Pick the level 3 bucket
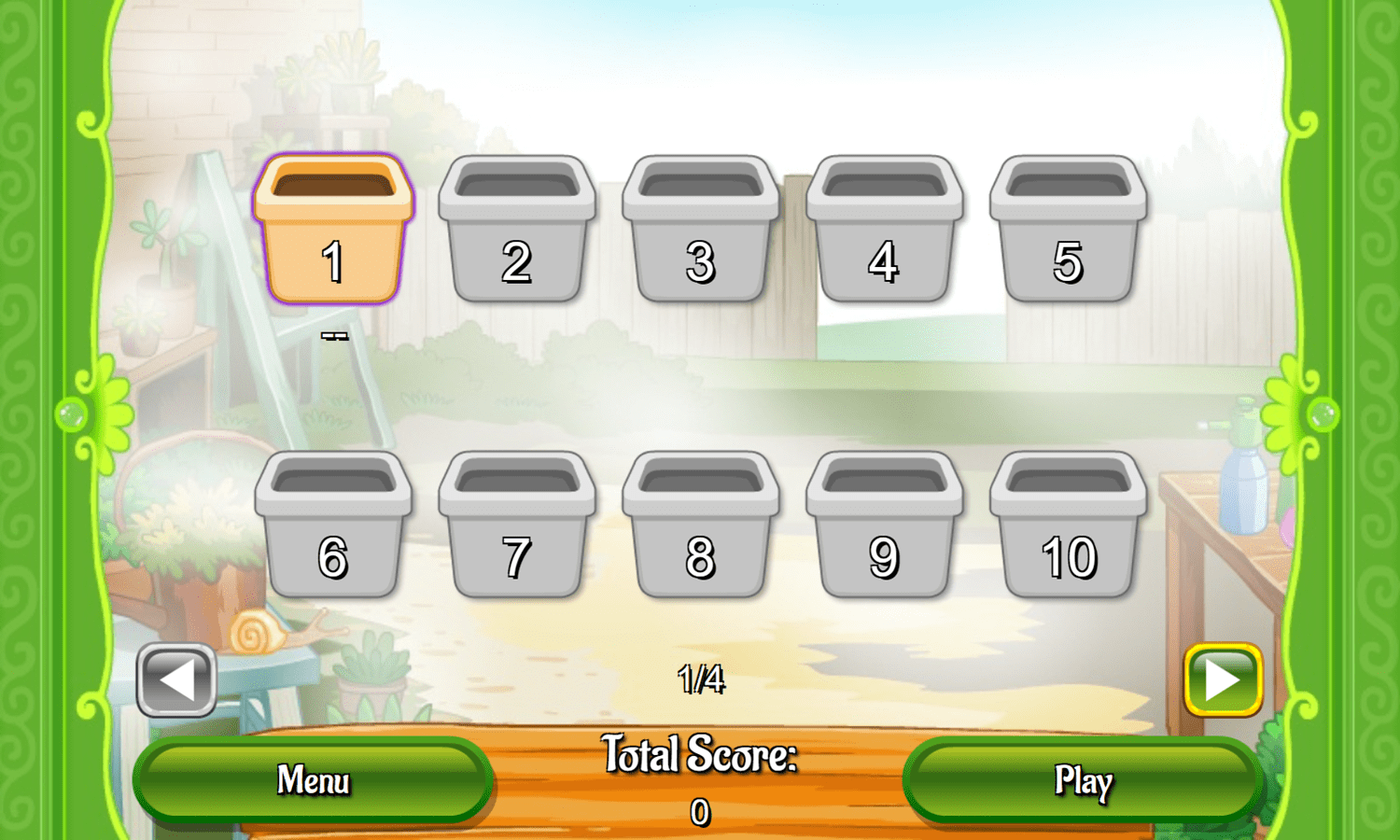This screenshot has width=1400, height=840. pos(701,233)
